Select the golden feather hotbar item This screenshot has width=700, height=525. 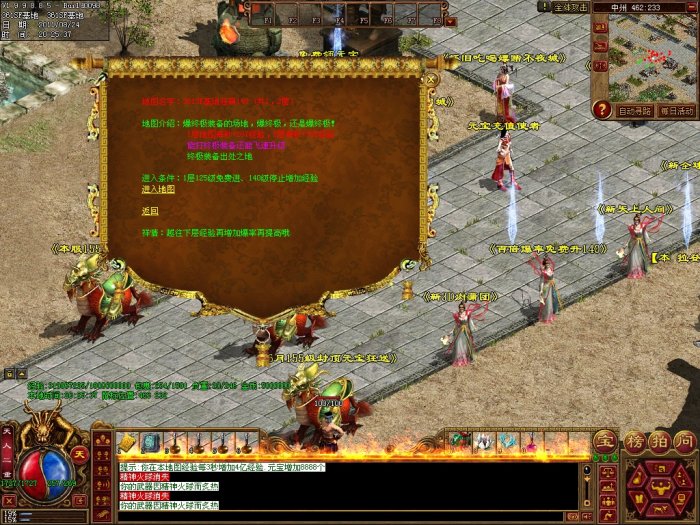tap(127, 442)
